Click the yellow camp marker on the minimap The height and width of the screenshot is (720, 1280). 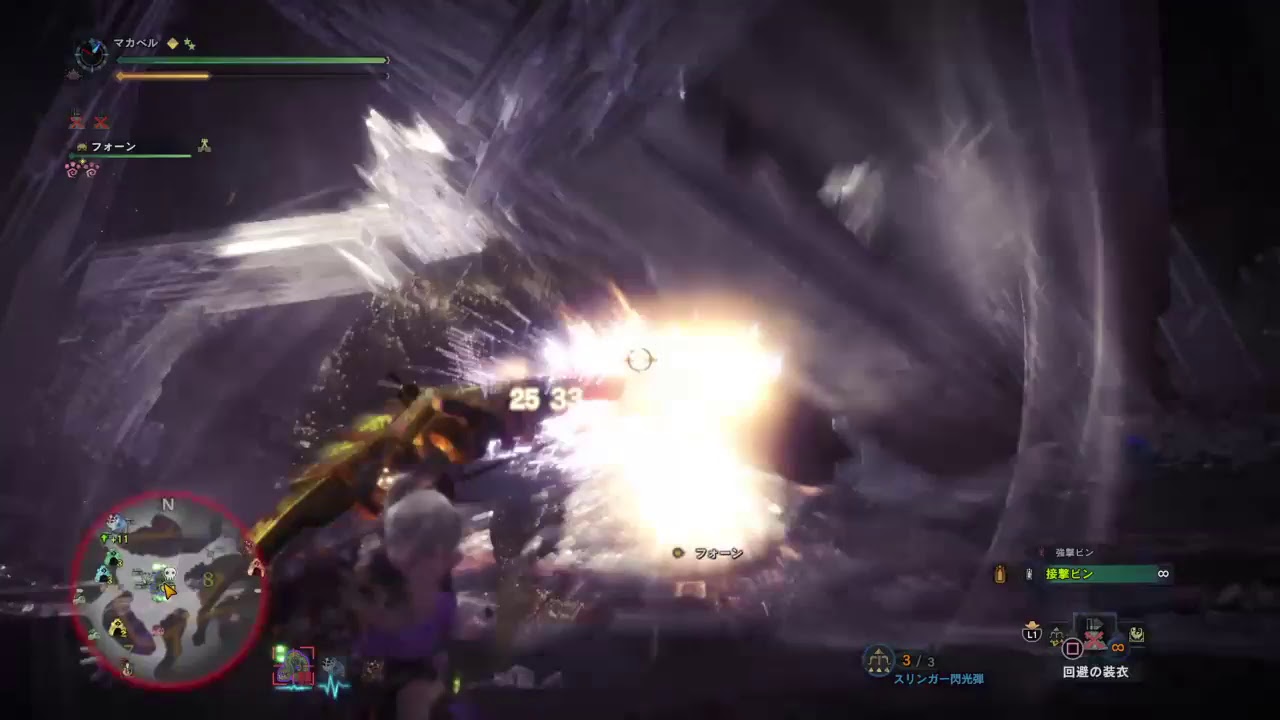118,628
